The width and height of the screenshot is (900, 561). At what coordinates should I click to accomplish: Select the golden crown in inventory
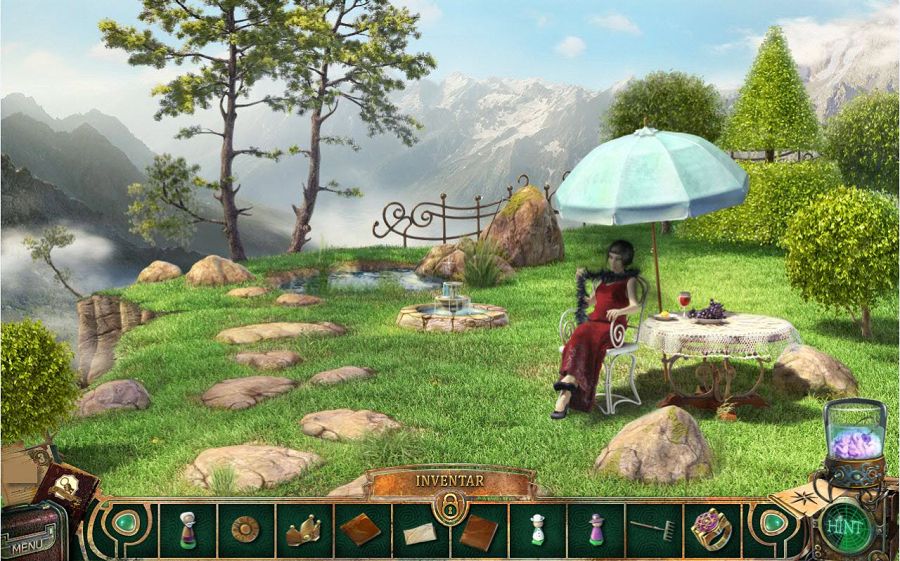point(302,531)
